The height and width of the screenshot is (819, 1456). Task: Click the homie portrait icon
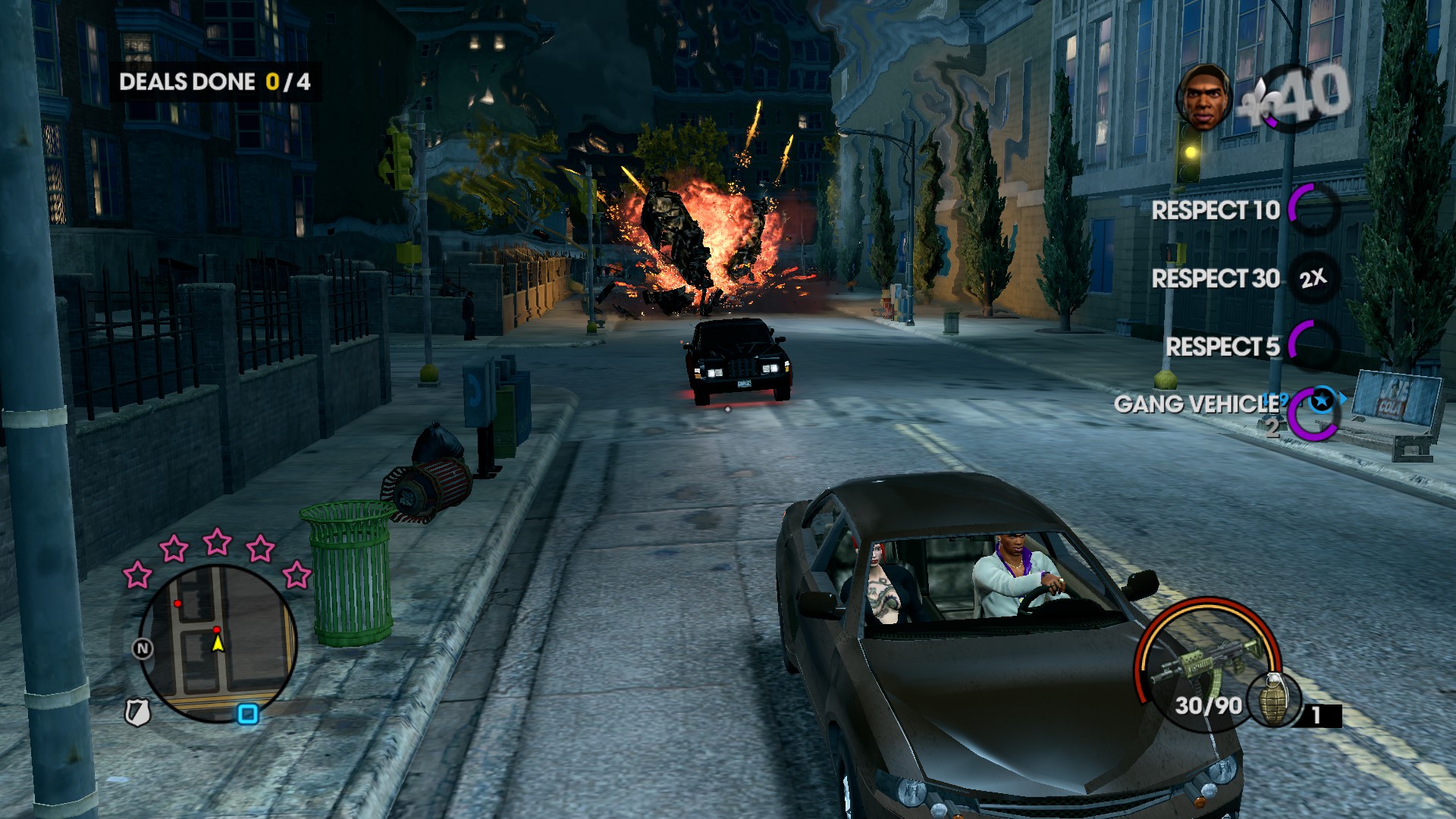click(1205, 97)
